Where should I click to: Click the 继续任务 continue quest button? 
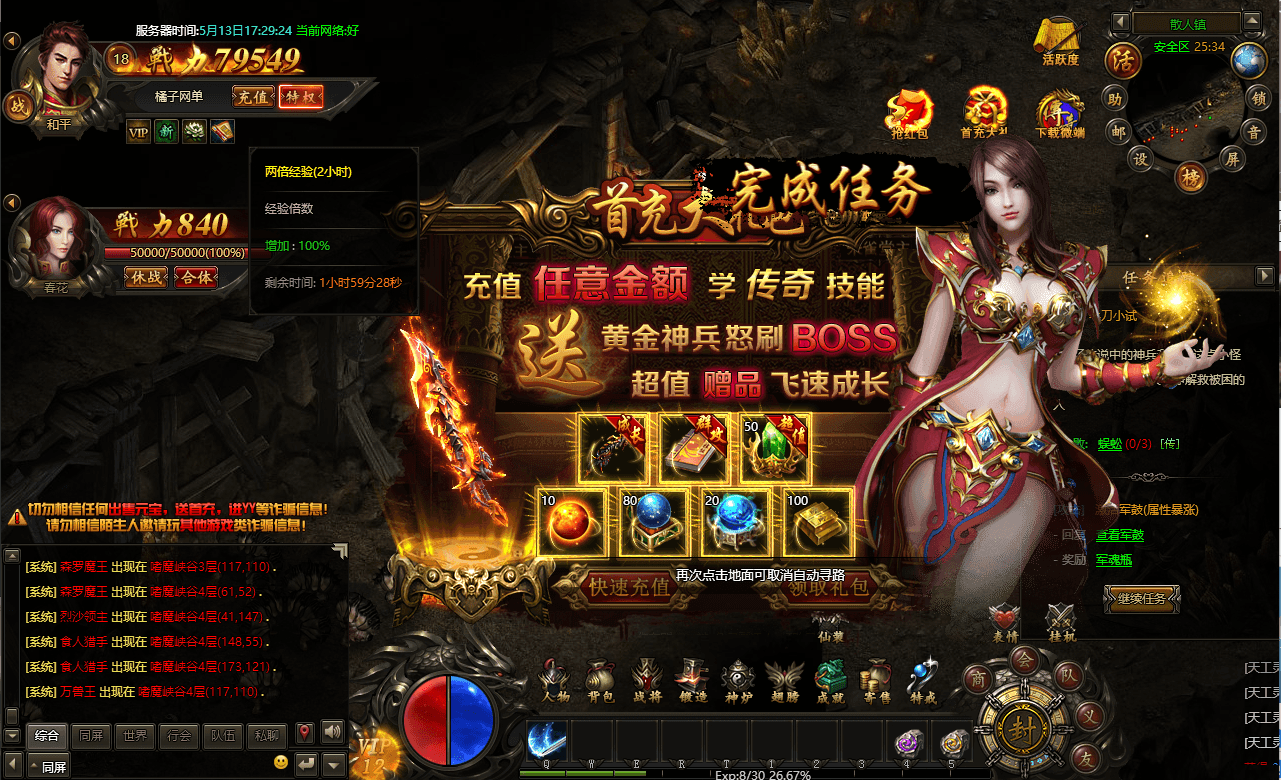pos(1141,599)
